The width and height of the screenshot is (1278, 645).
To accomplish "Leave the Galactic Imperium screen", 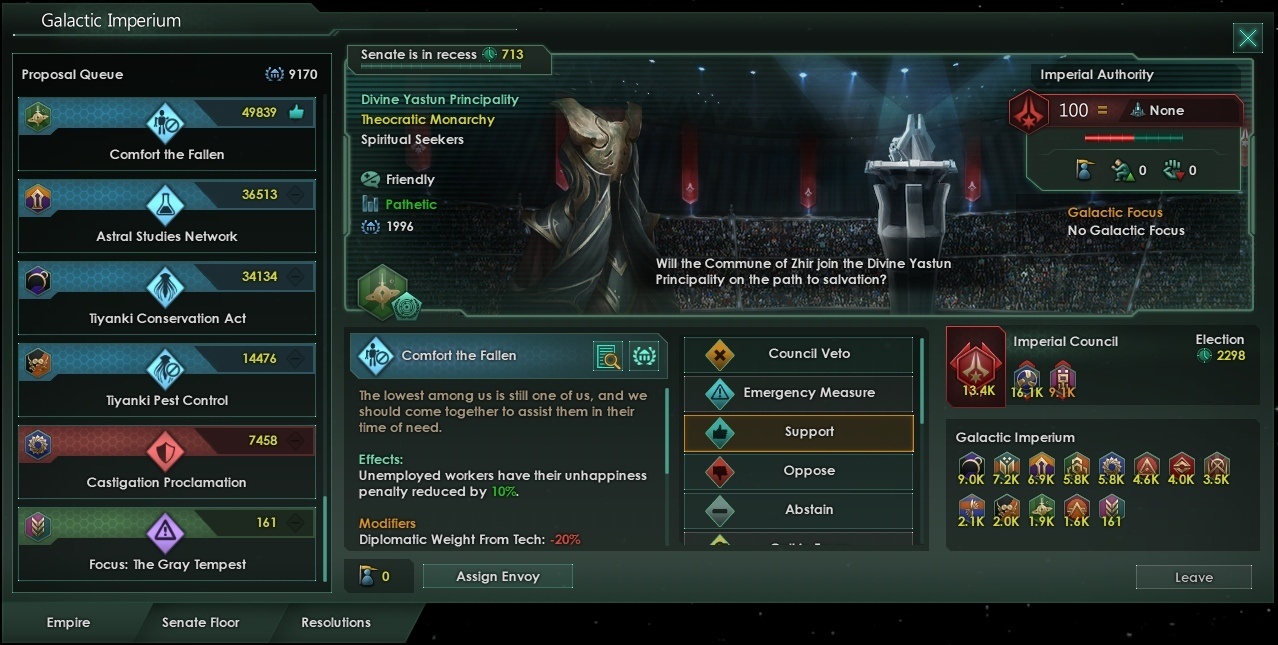I will pos(1193,578).
